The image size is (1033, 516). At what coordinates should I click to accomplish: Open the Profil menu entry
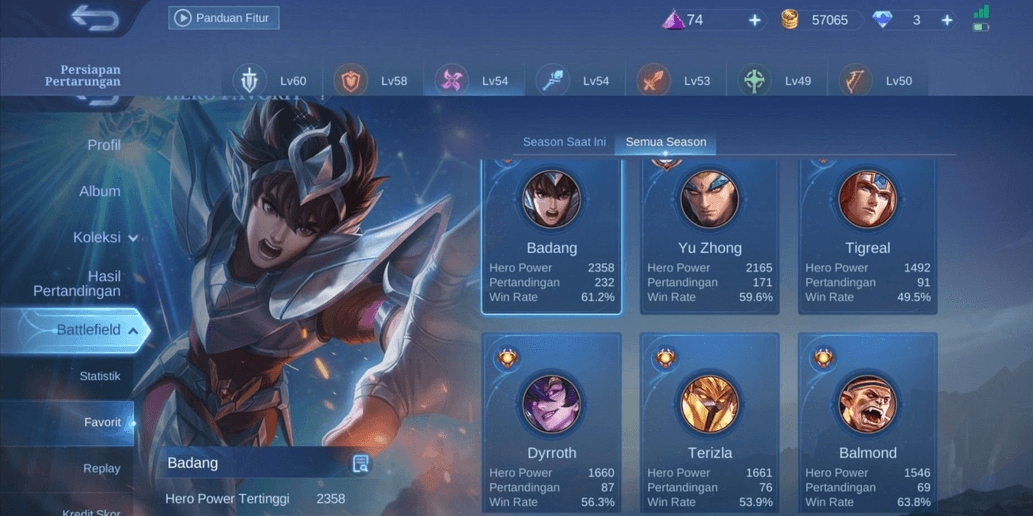103,145
